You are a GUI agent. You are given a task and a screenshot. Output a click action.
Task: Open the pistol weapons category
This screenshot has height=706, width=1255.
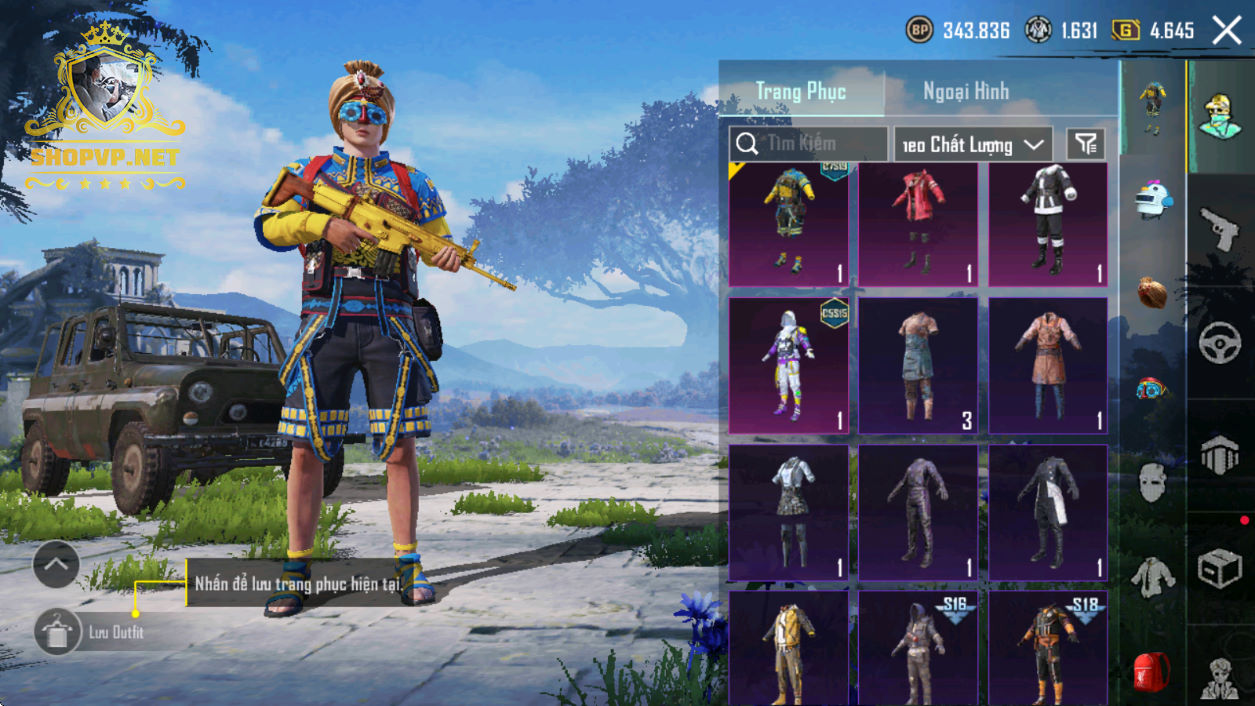click(1219, 229)
